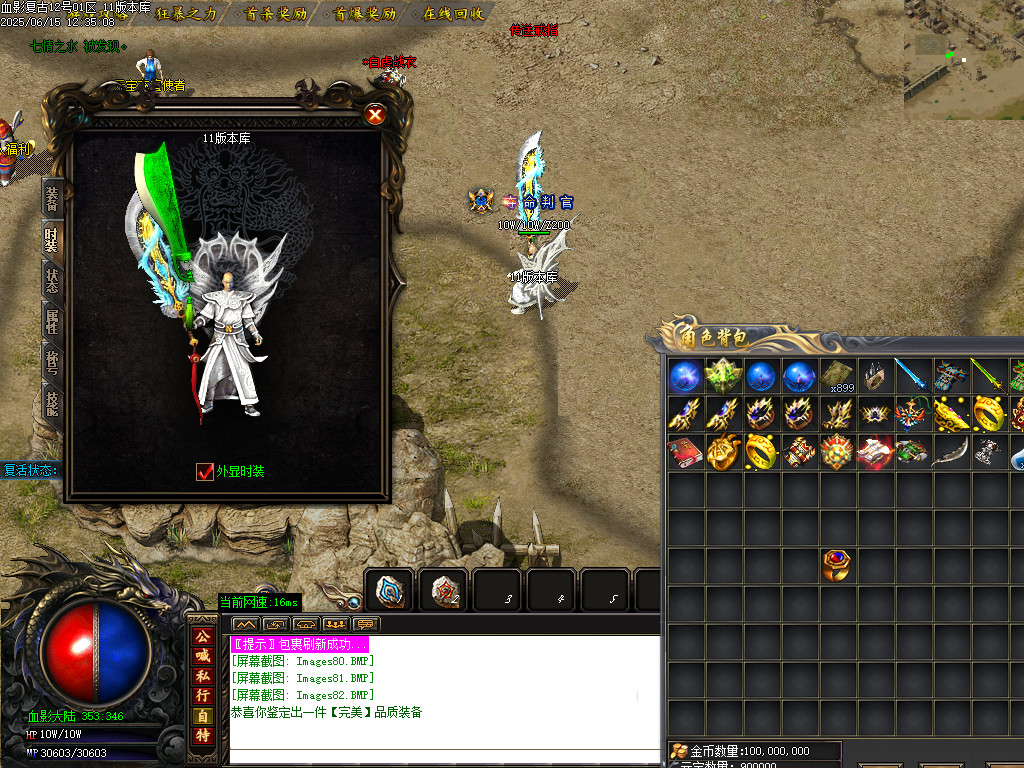Open the 状态 status tab
Screen dimensions: 1024x768
coord(52,280)
